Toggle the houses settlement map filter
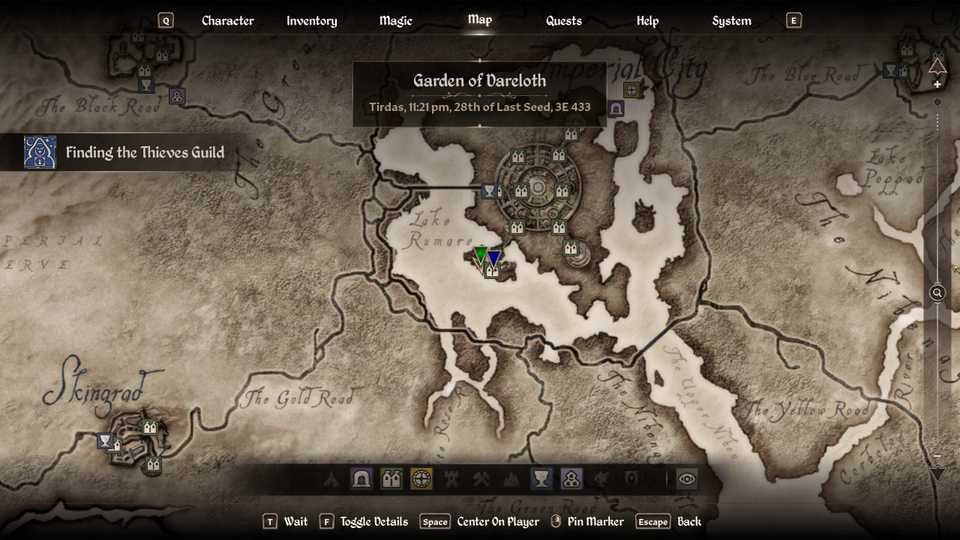Viewport: 960px width, 540px height. (x=391, y=479)
